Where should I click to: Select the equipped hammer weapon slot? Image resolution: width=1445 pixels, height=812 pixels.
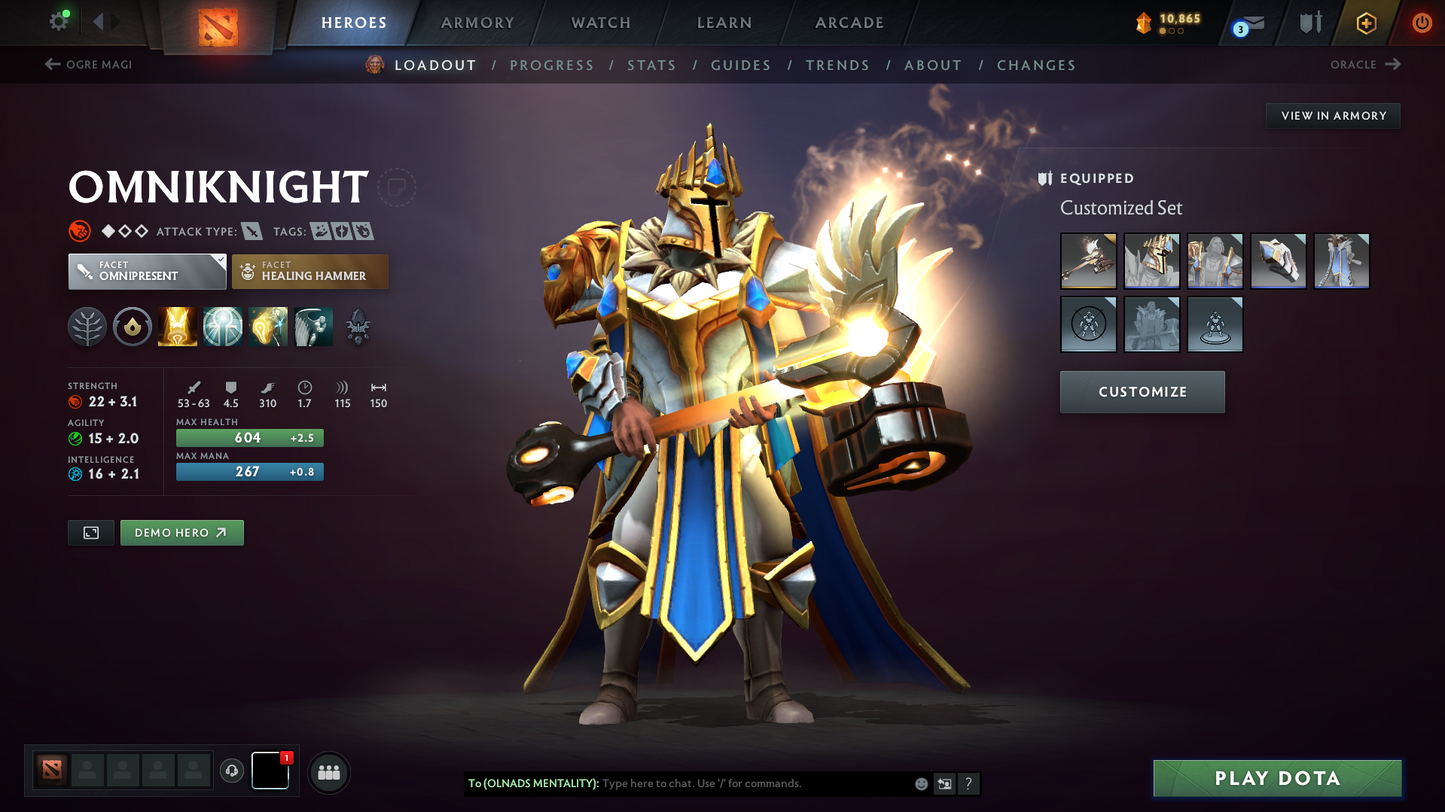point(1088,261)
